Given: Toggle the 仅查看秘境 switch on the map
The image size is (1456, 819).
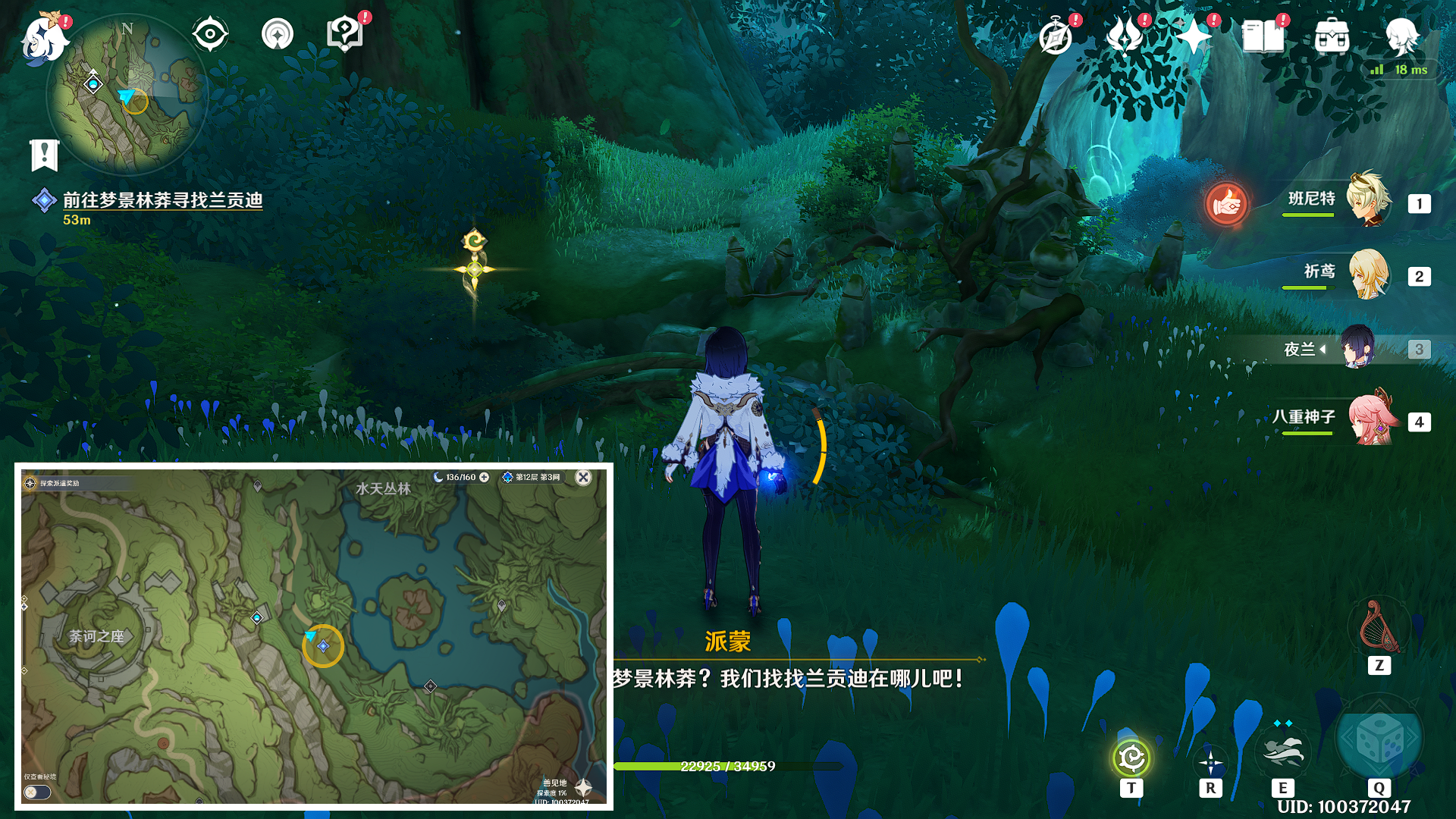Looking at the screenshot, I should [x=36, y=792].
